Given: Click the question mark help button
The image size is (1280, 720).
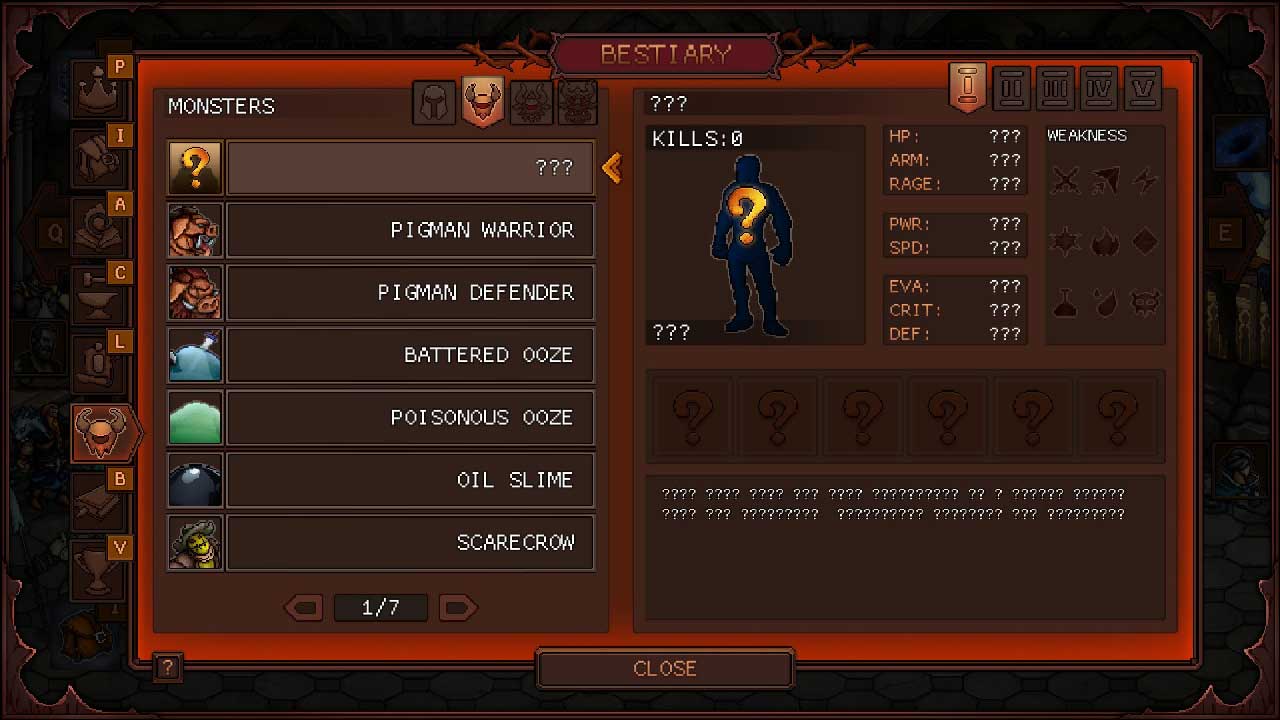Looking at the screenshot, I should point(167,668).
